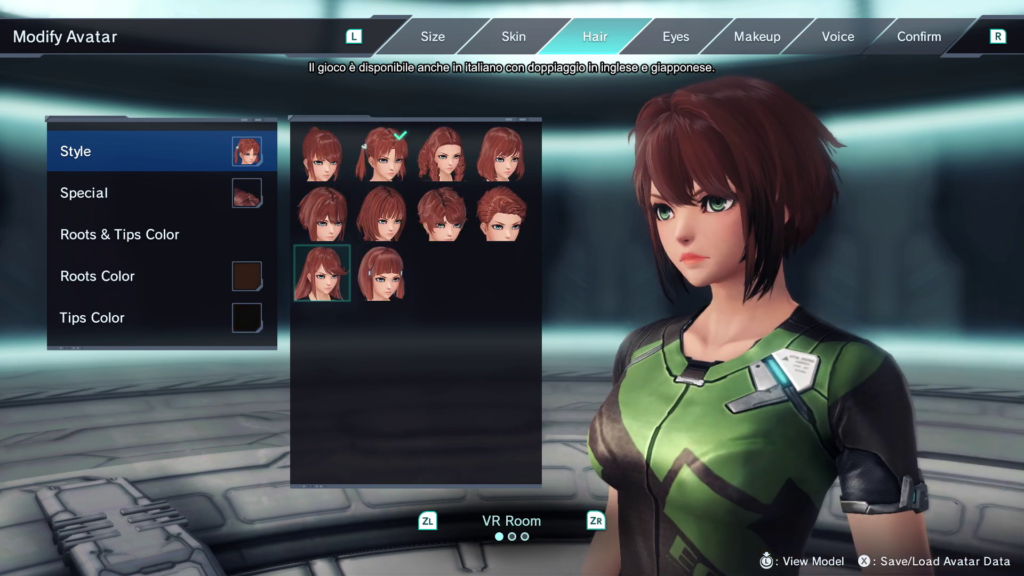Image resolution: width=1024 pixels, height=576 pixels.
Task: Open the Makeup tab
Action: point(757,37)
